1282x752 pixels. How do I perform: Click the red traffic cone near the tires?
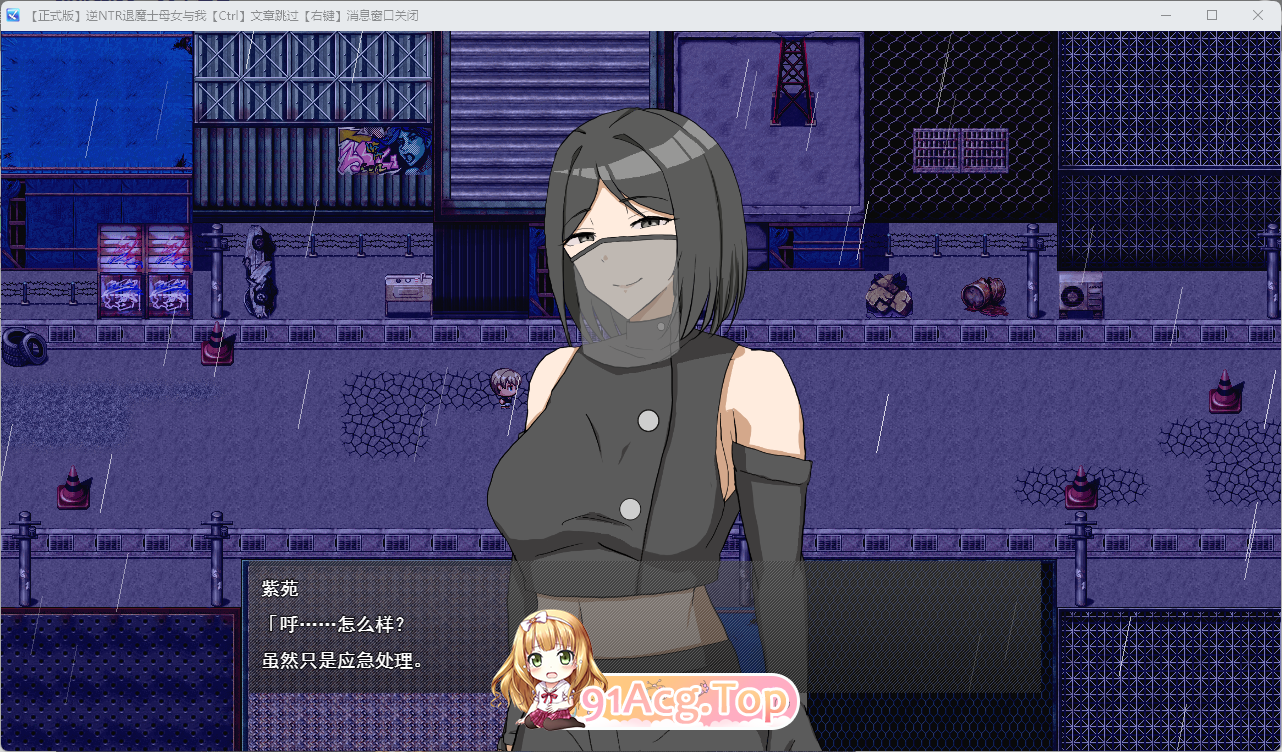[215, 345]
